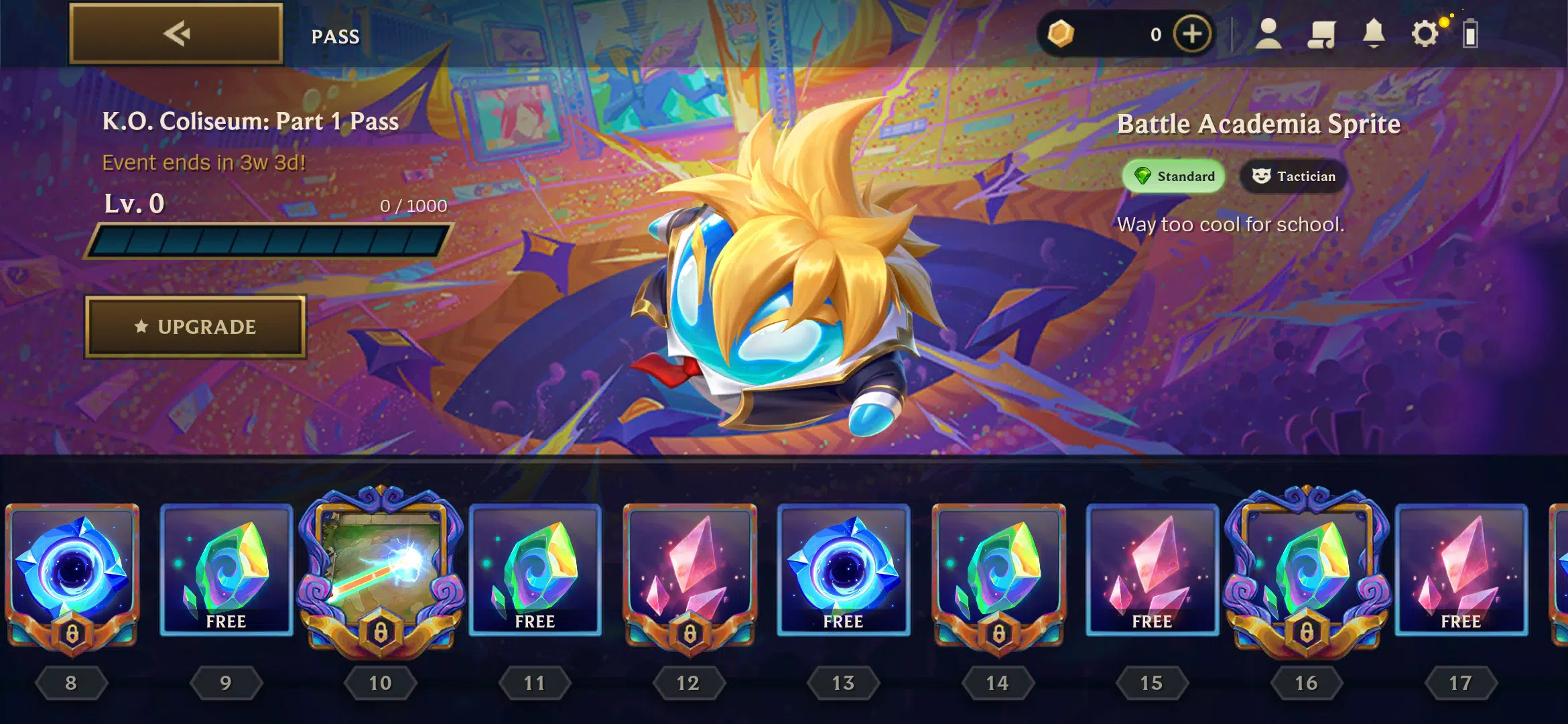Tap the plus icon to buy currency

[x=1191, y=34]
